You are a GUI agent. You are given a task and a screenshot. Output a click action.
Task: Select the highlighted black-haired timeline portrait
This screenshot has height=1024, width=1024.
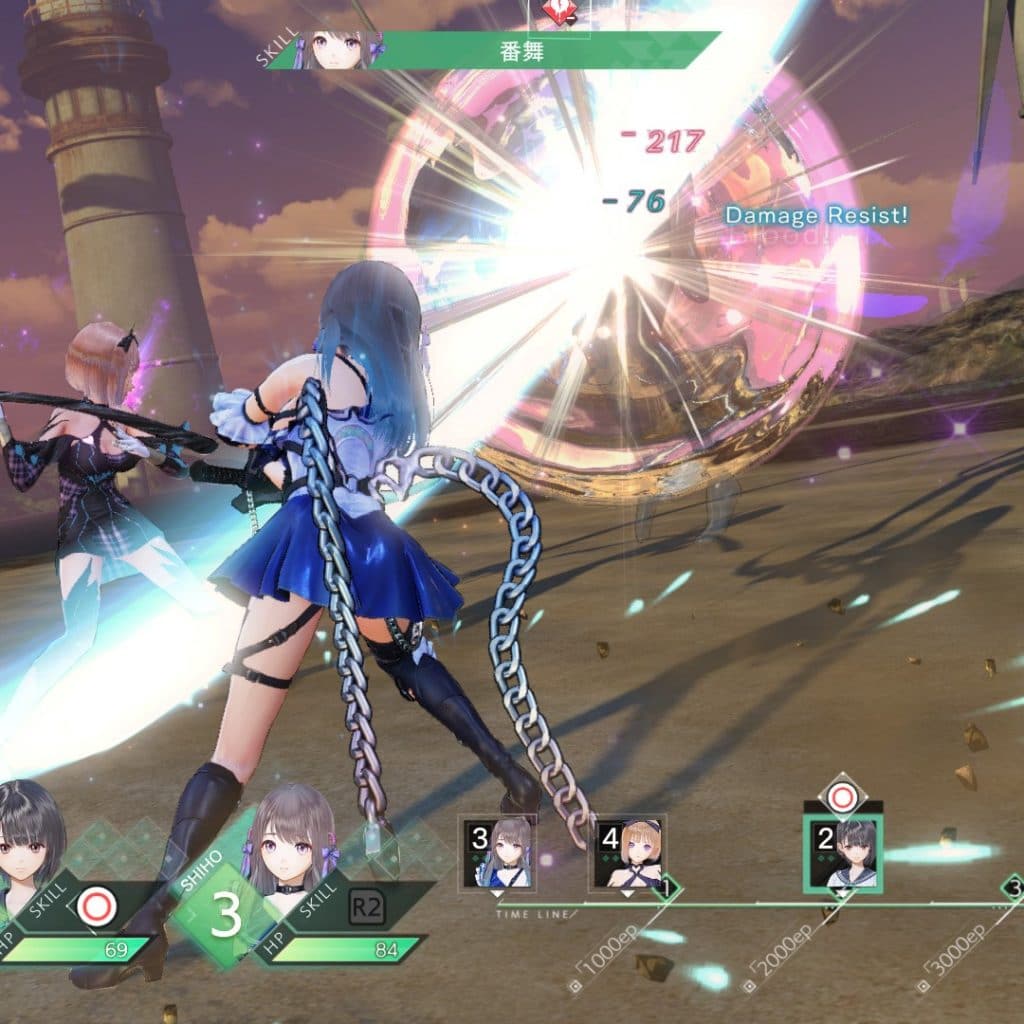[843, 852]
